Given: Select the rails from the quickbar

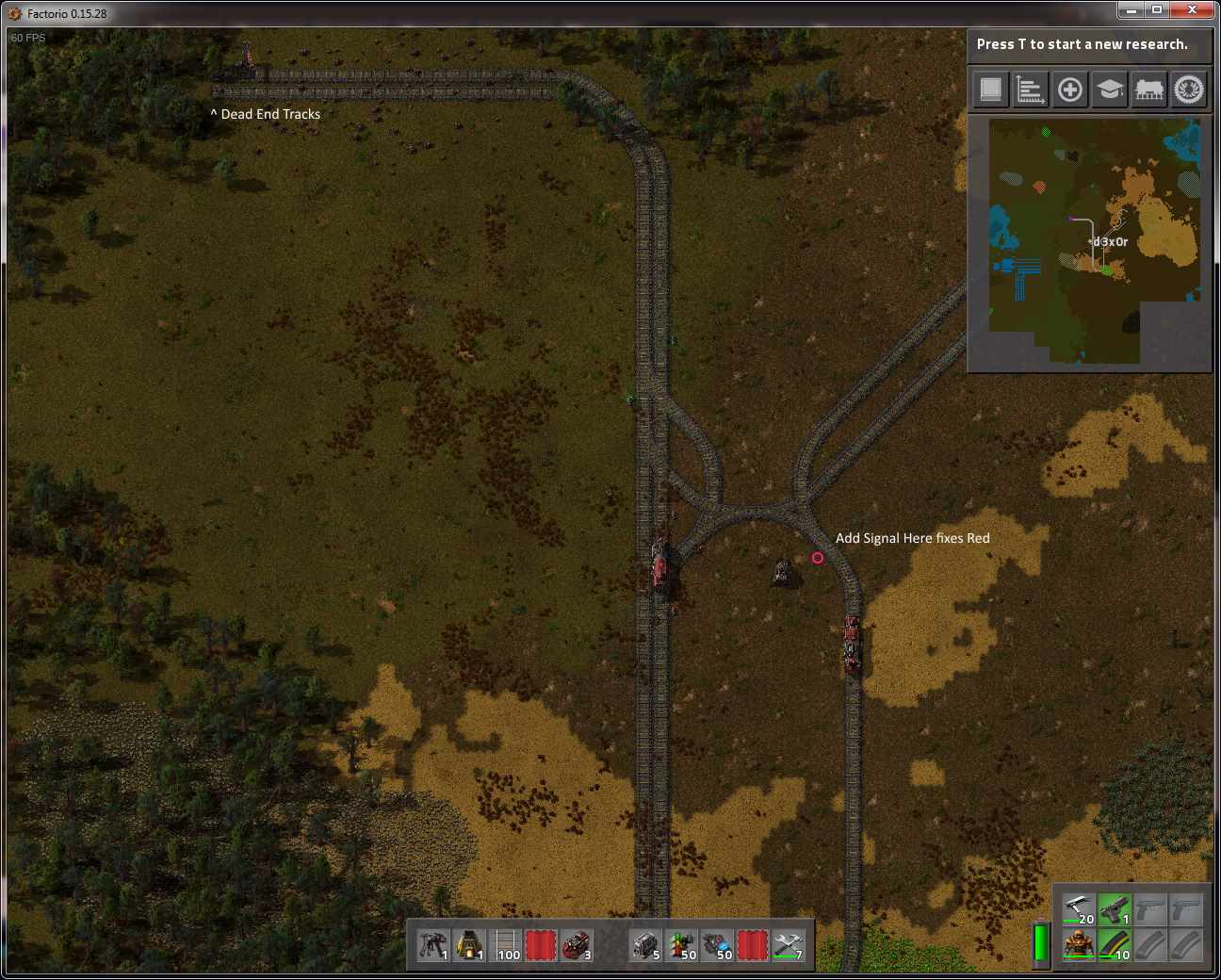Looking at the screenshot, I should [x=504, y=944].
